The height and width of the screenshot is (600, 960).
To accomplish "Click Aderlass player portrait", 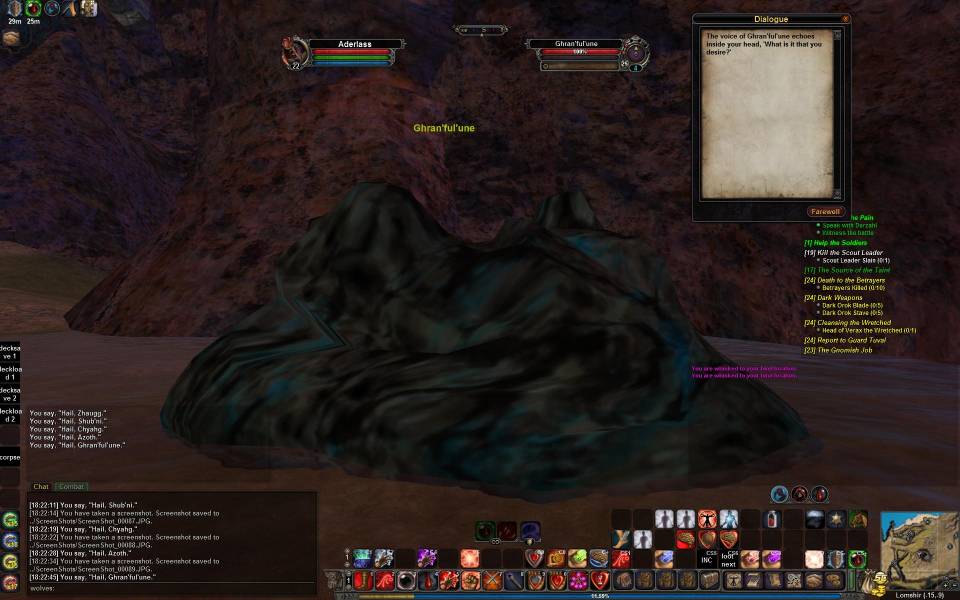I will click(294, 50).
